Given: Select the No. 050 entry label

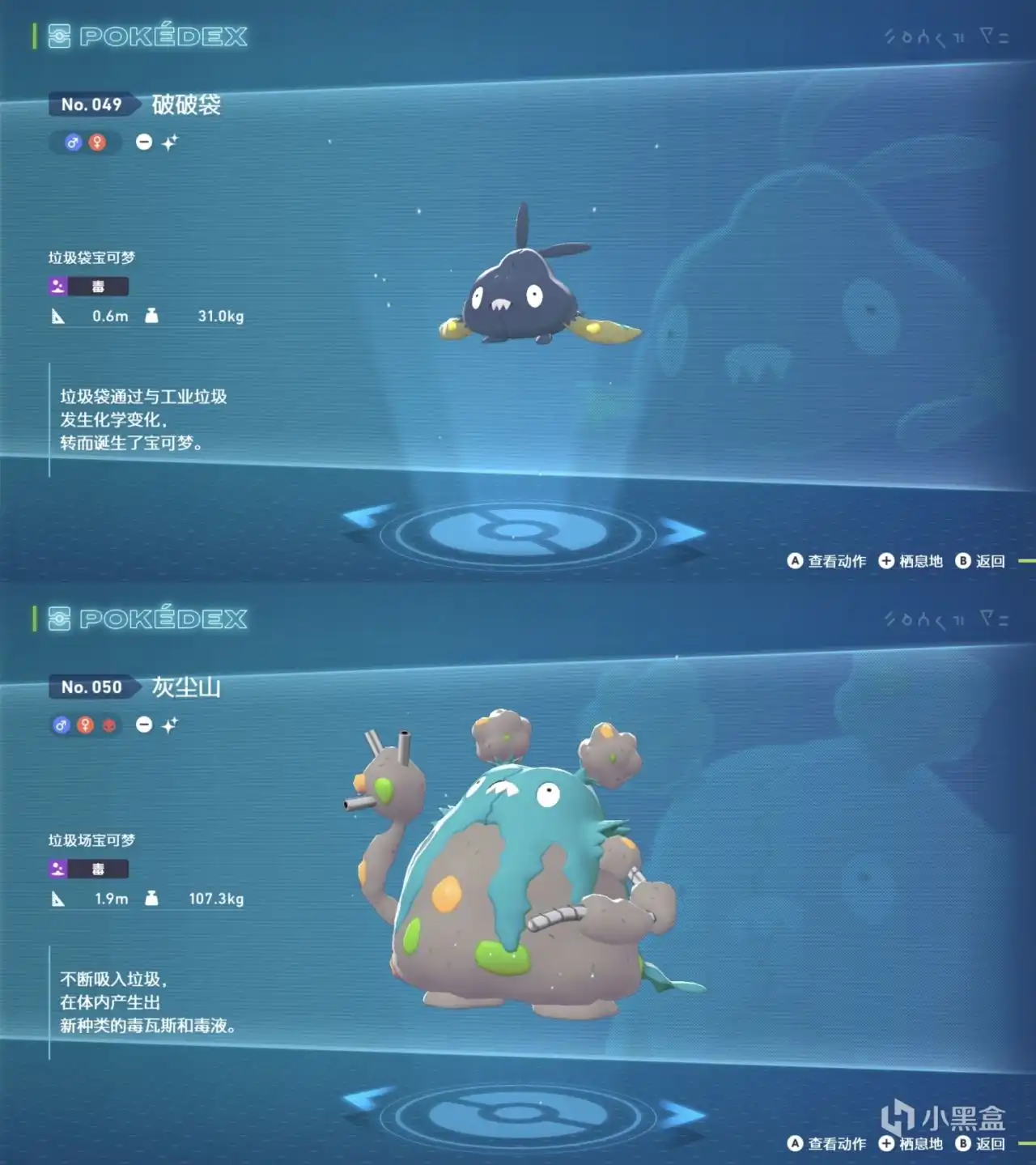Looking at the screenshot, I should coord(91,687).
